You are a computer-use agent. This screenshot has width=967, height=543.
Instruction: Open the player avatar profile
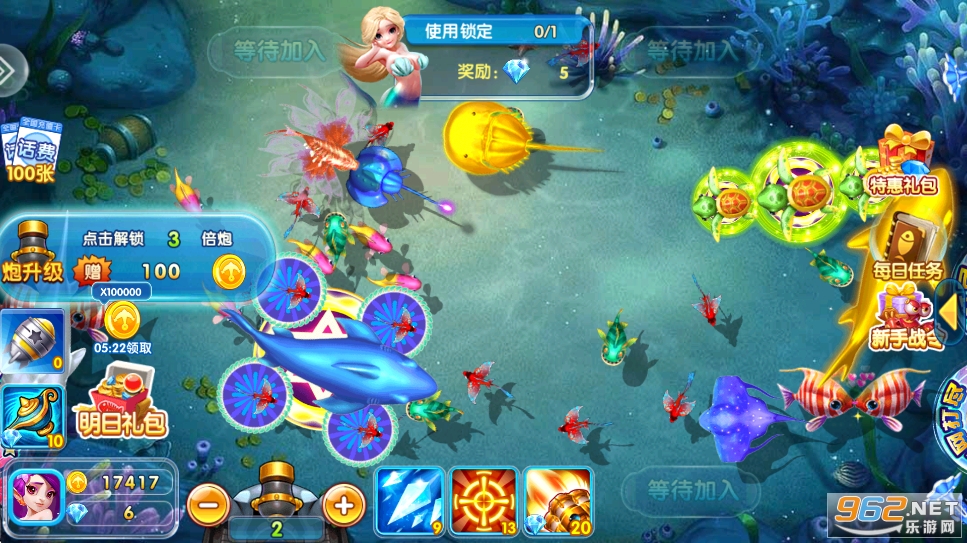coord(36,495)
